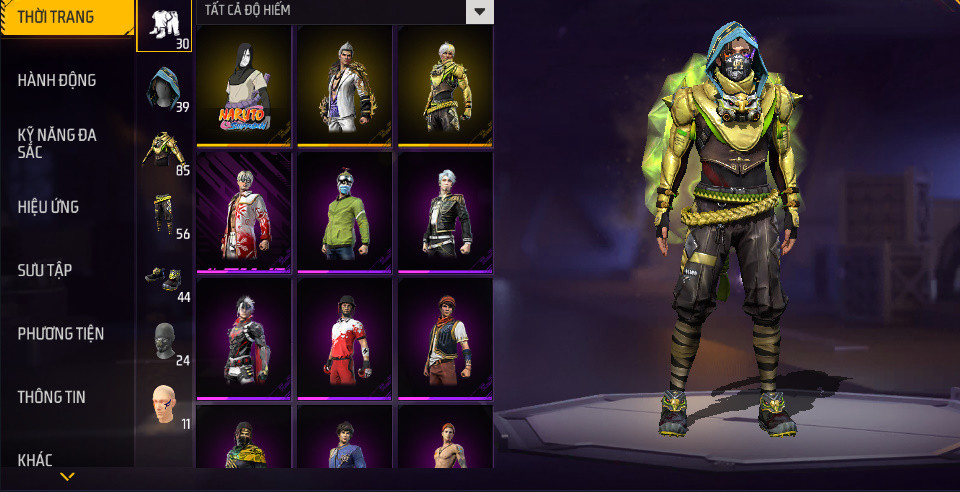
Task: Choose the KHÁC category
Action: pyautogui.click(x=35, y=460)
